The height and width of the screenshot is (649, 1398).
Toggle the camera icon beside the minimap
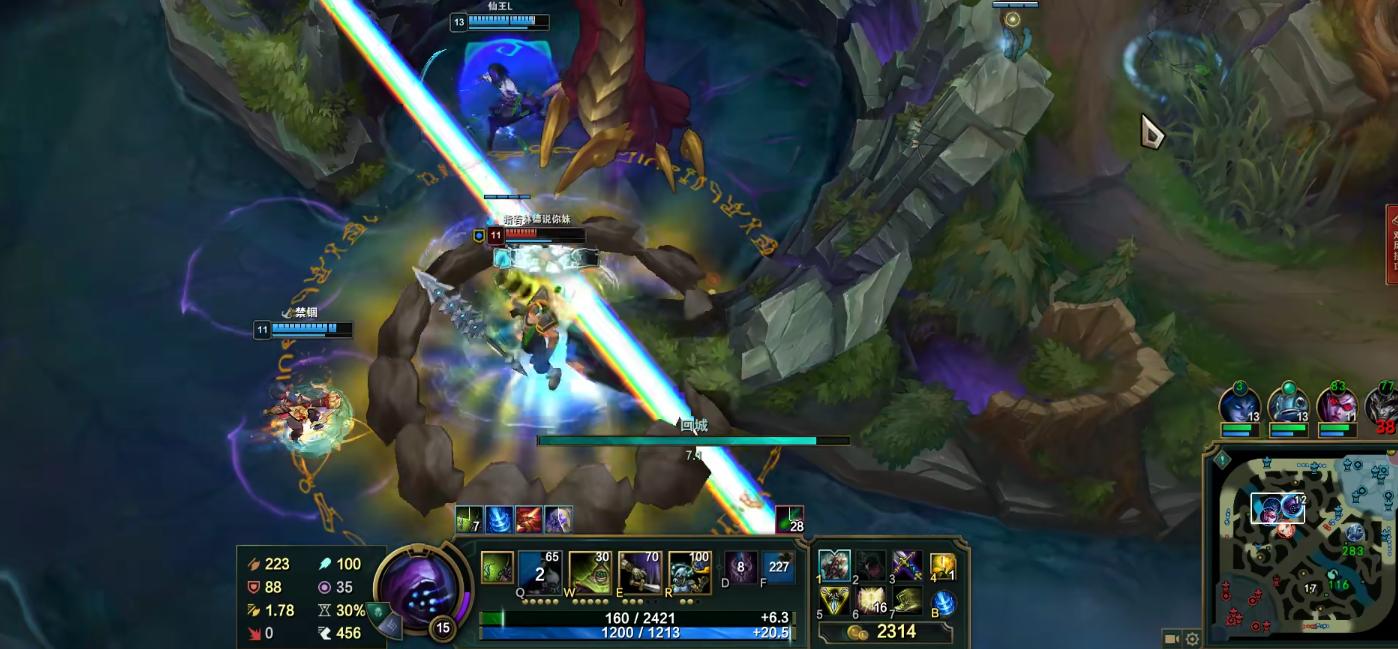point(1171,638)
